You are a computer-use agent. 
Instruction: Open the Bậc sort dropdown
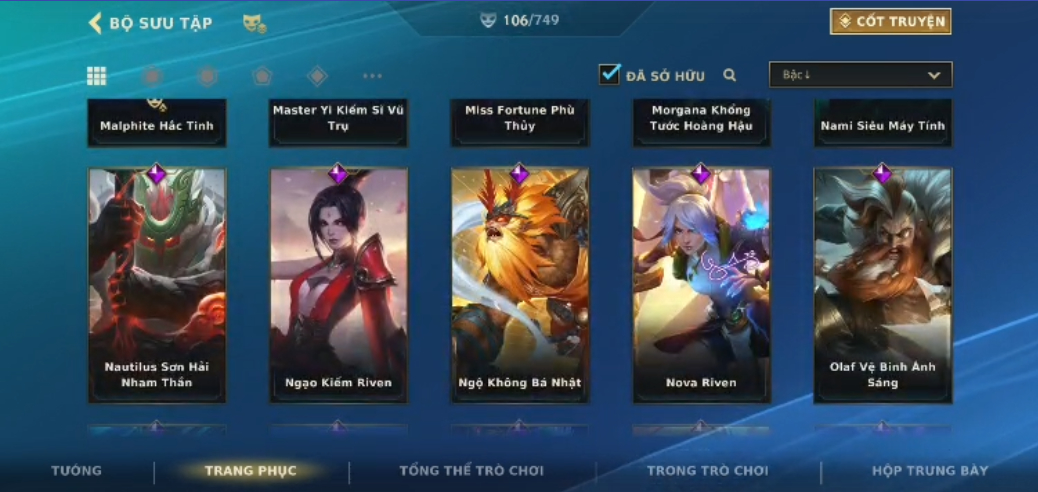[860, 75]
